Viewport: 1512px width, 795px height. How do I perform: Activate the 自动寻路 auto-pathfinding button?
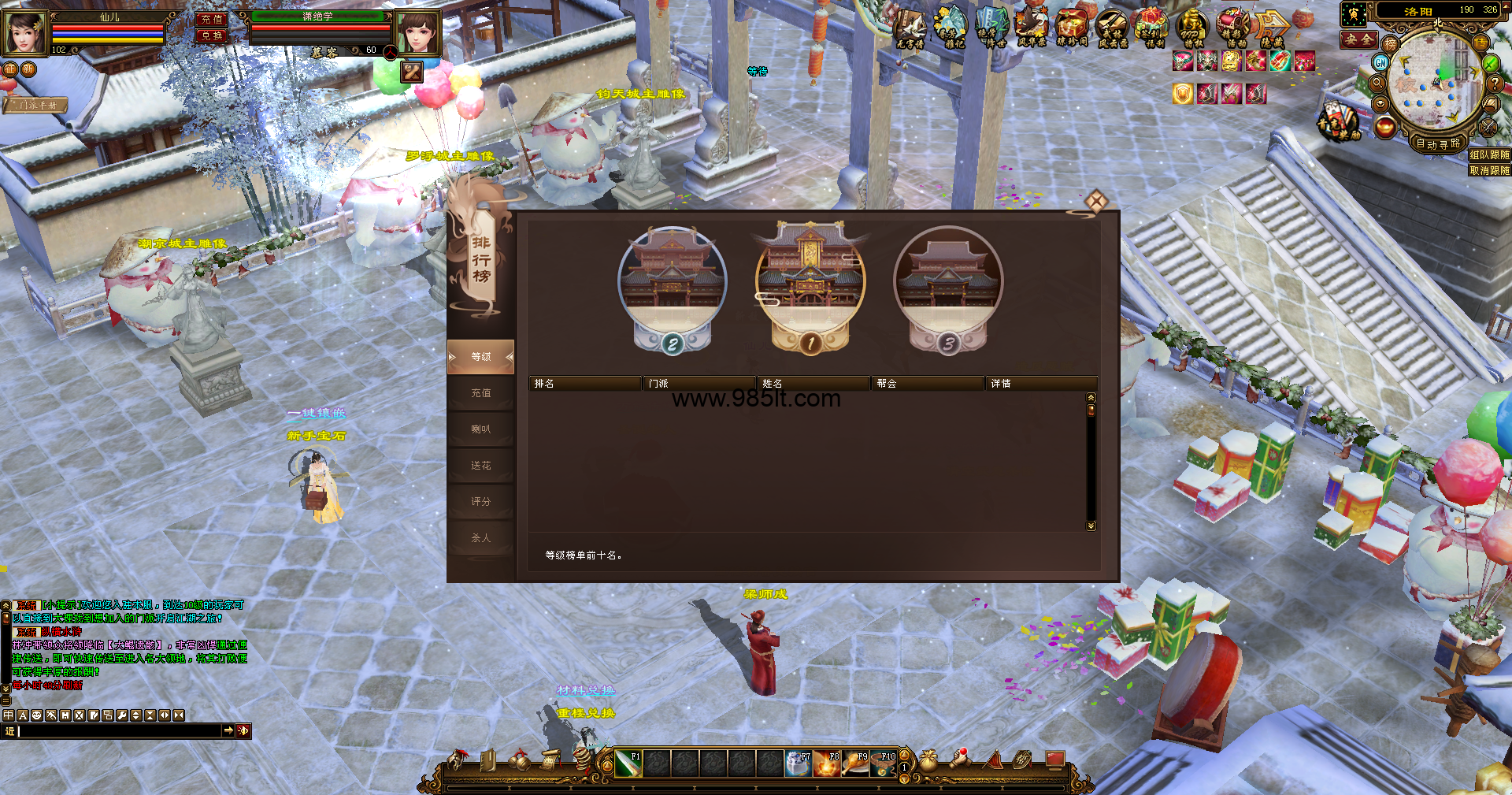[1438, 143]
